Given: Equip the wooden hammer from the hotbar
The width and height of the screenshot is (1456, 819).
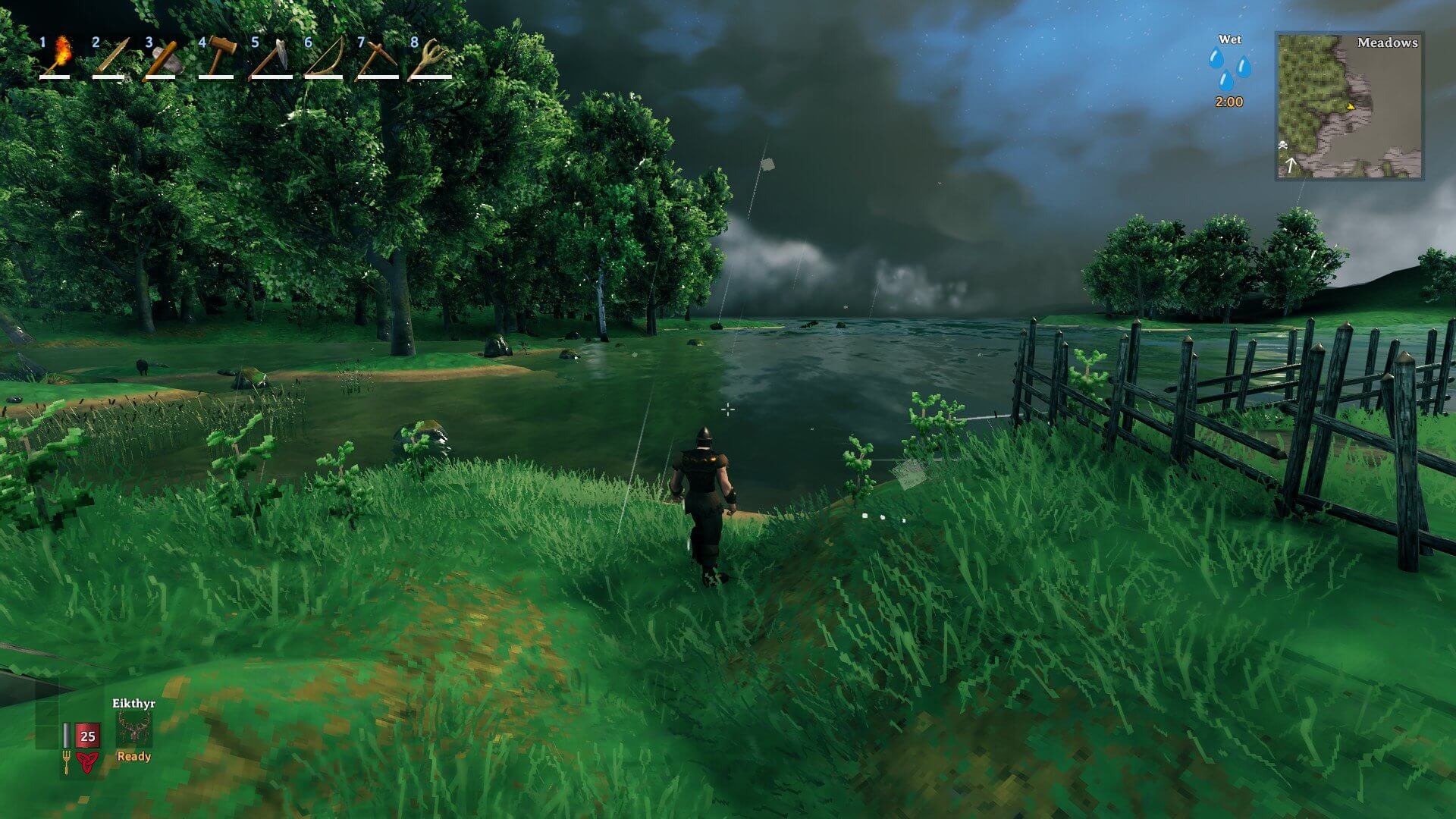Looking at the screenshot, I should coord(217,57).
